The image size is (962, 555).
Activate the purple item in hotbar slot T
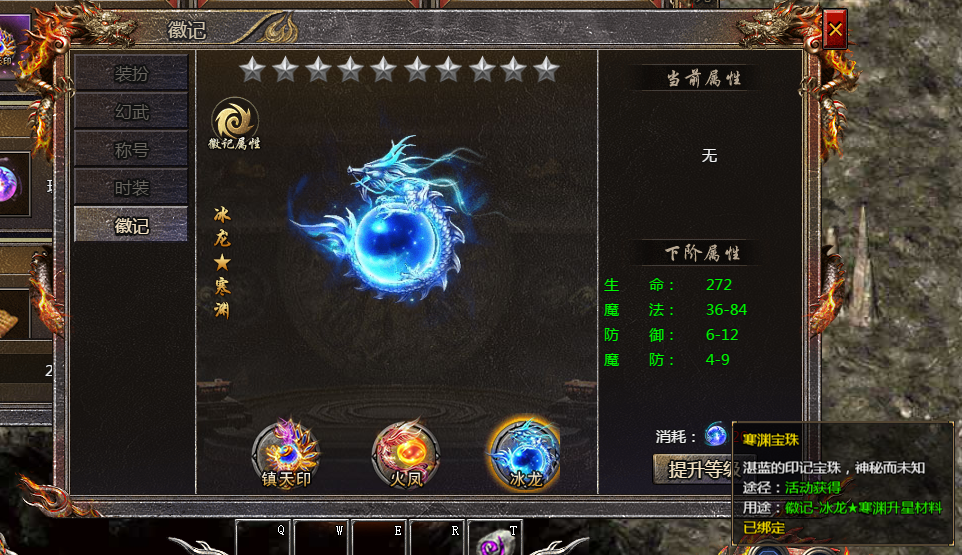coord(495,539)
